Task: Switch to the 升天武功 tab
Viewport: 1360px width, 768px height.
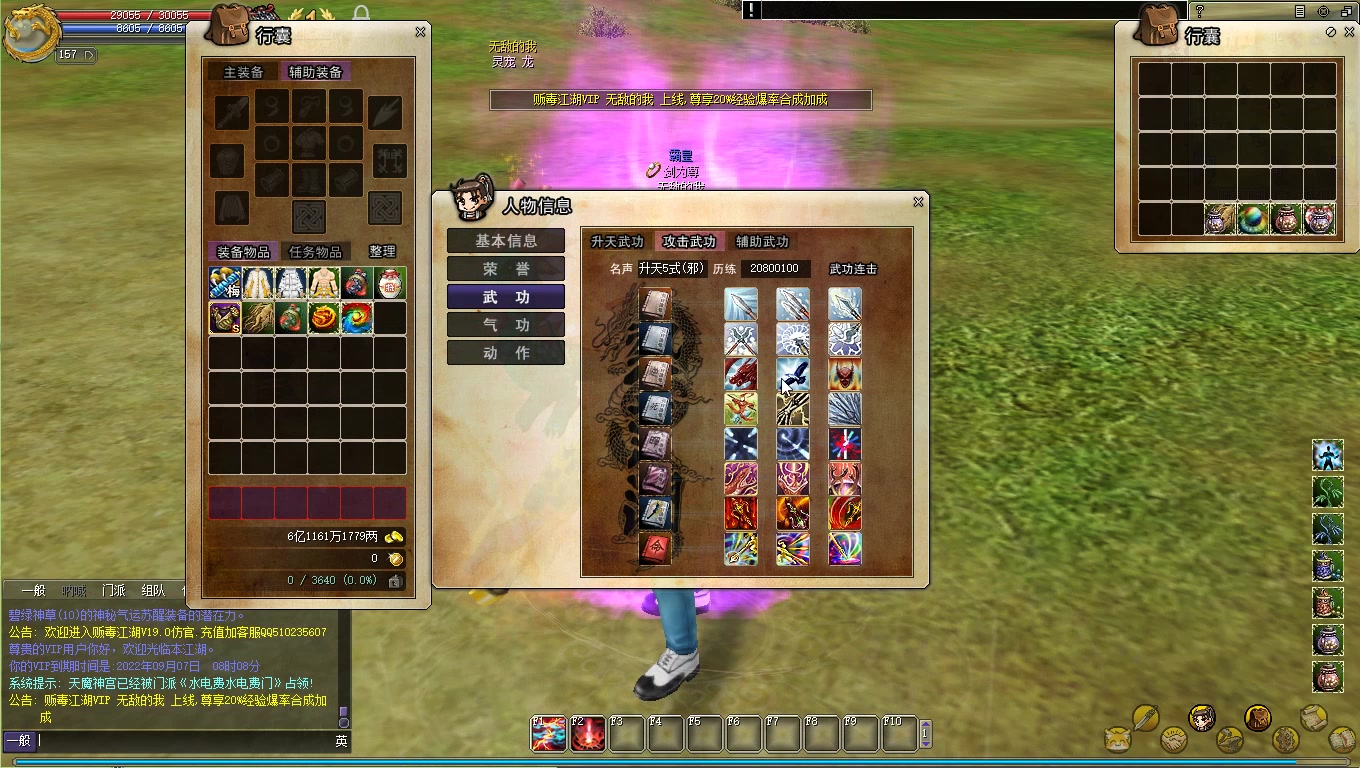Action: coord(617,242)
